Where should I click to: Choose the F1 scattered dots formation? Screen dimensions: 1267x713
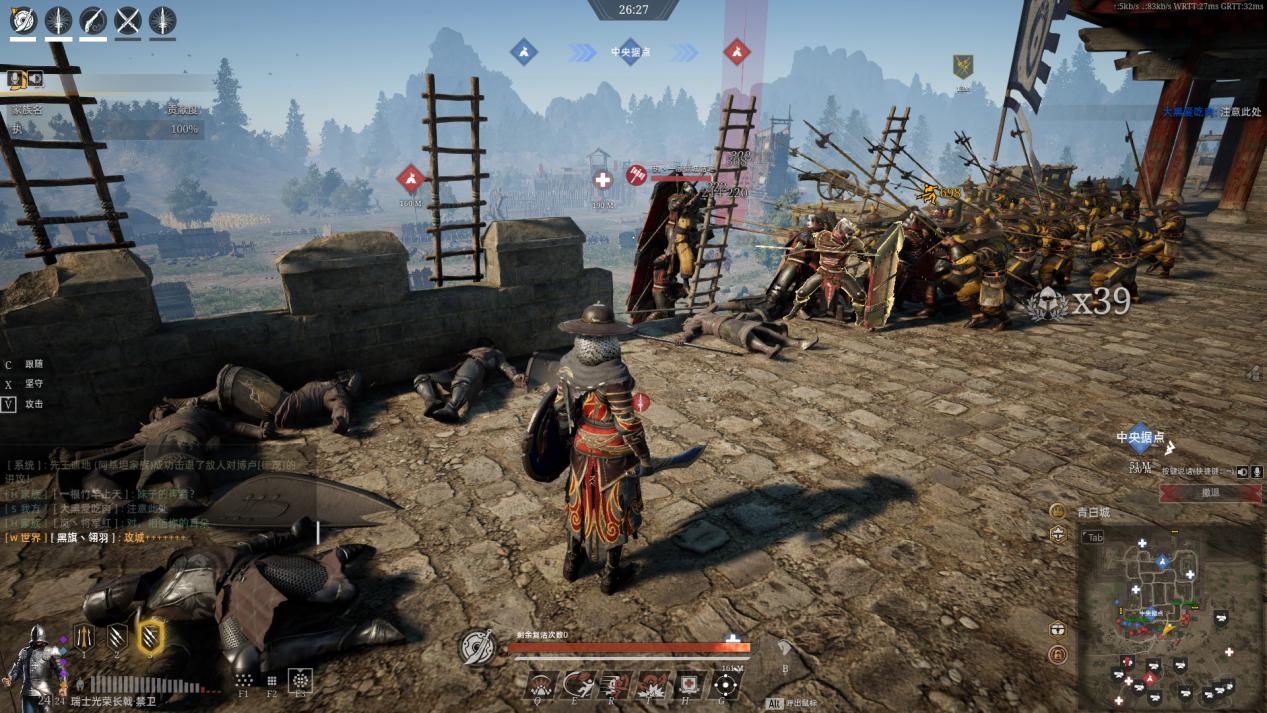(244, 678)
